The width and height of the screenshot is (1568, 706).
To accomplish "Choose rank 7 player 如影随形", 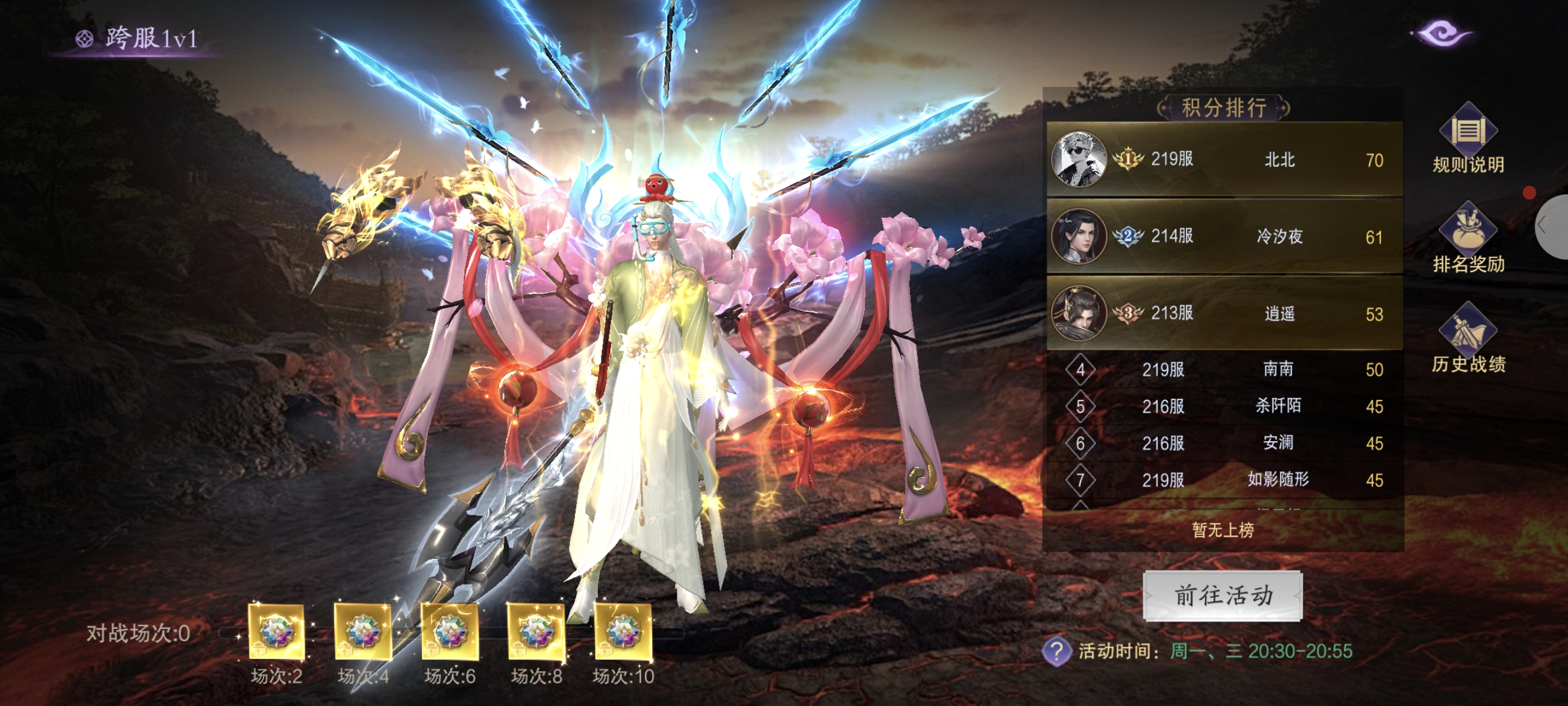I will (1224, 479).
